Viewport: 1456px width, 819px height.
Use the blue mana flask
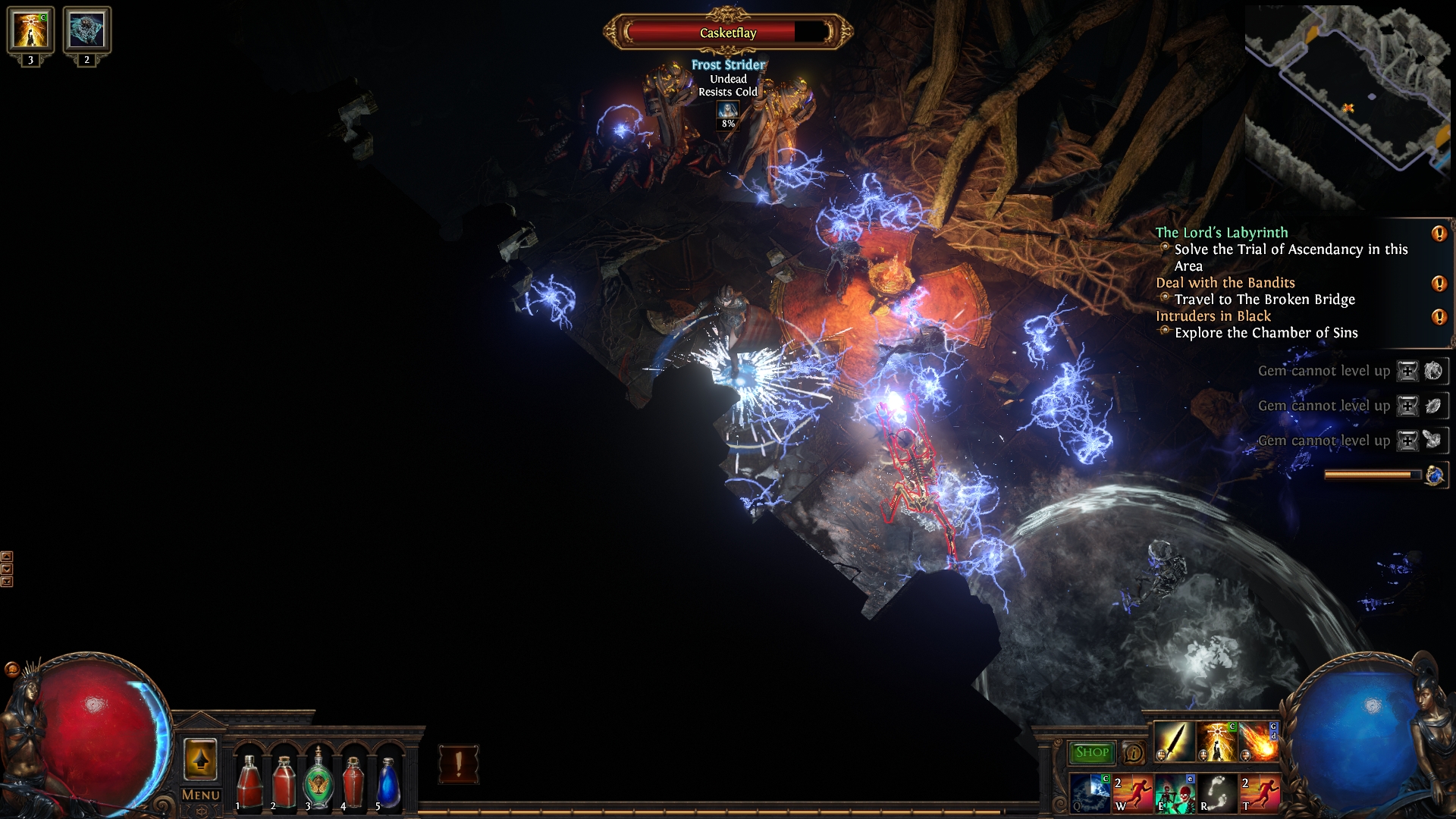click(x=388, y=781)
